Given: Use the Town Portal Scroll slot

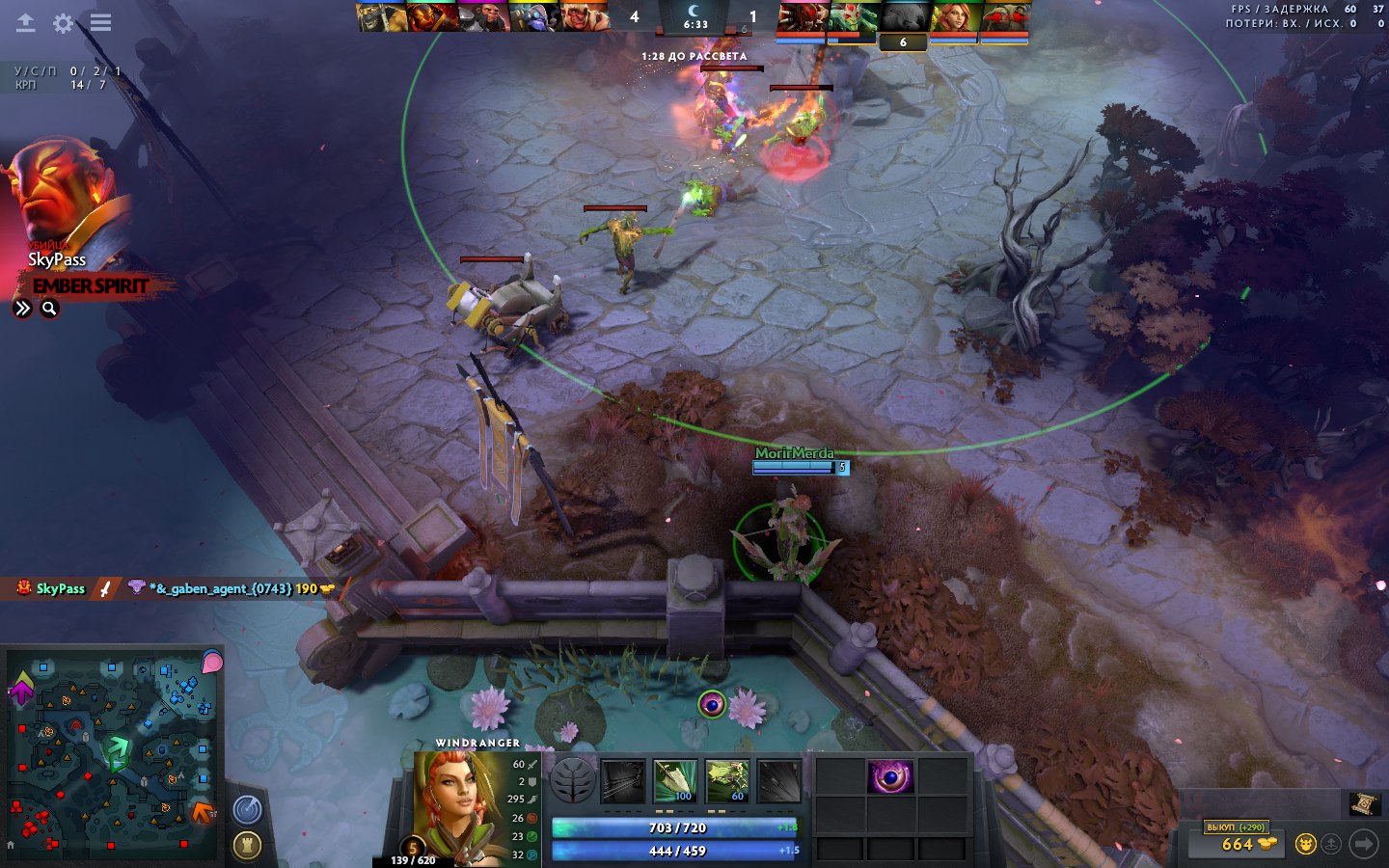Looking at the screenshot, I should (1362, 803).
